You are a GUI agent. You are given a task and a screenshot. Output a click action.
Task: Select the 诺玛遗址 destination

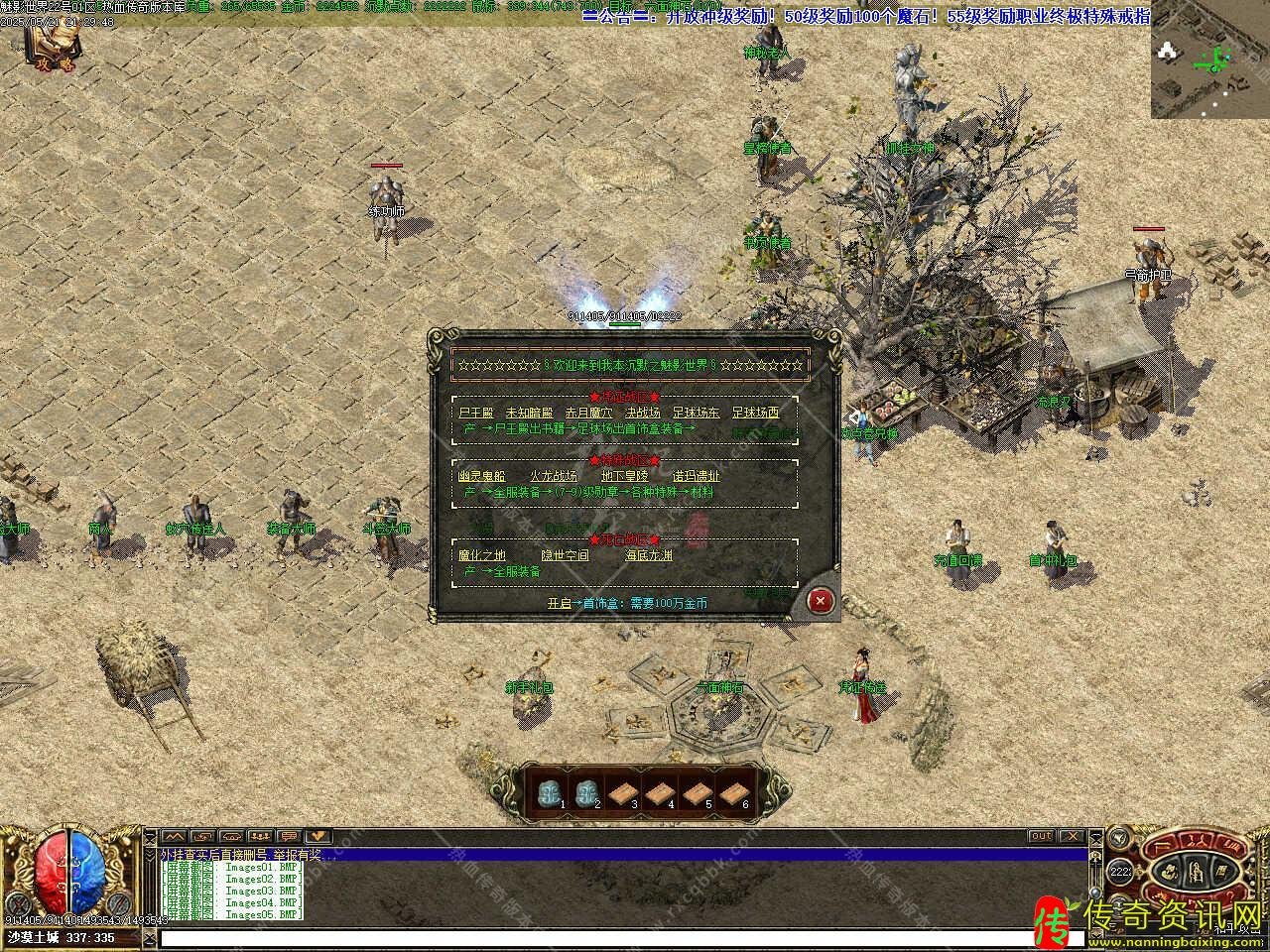(x=697, y=476)
